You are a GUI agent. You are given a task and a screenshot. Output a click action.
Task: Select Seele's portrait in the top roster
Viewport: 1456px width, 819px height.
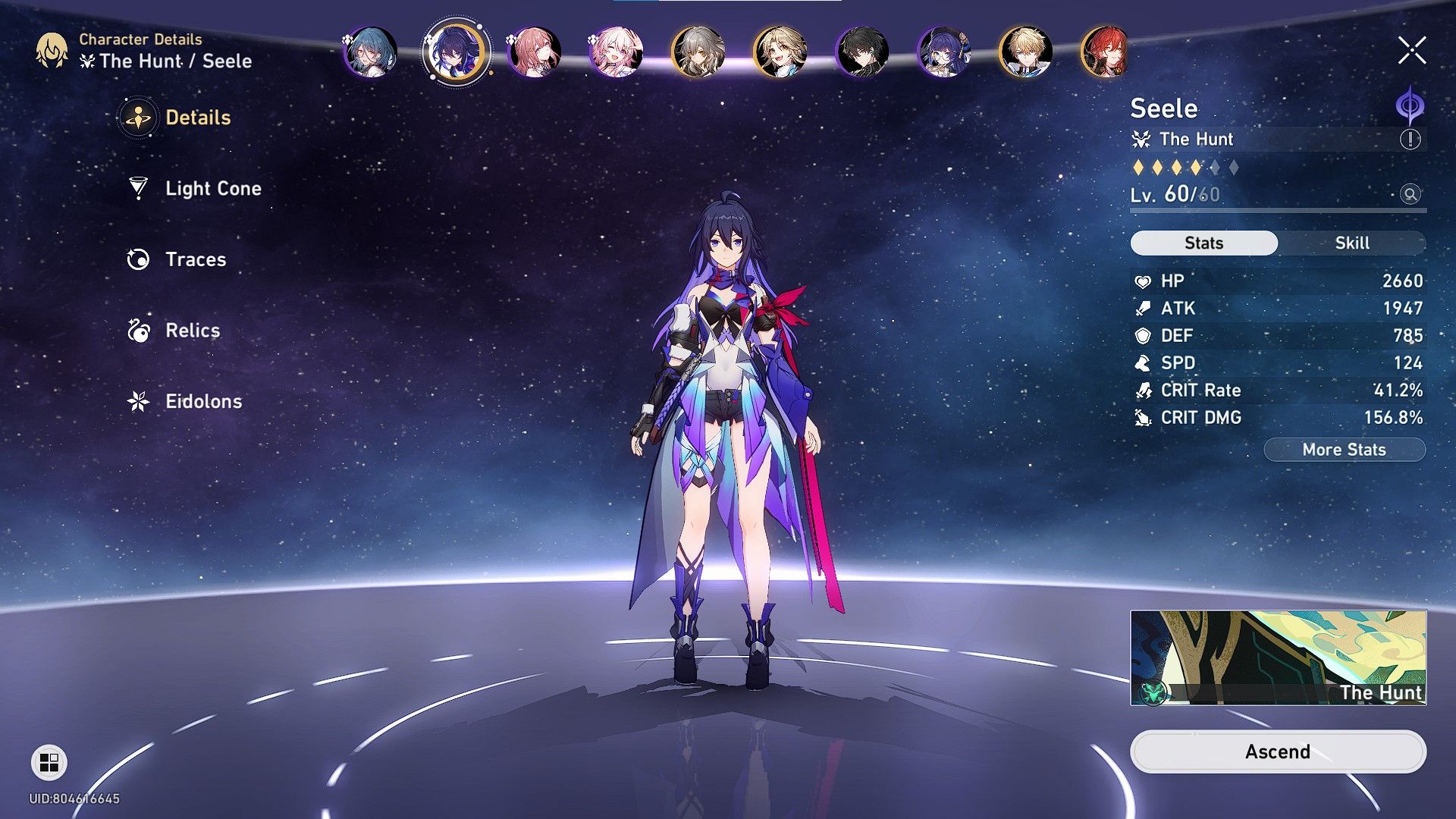[455, 53]
